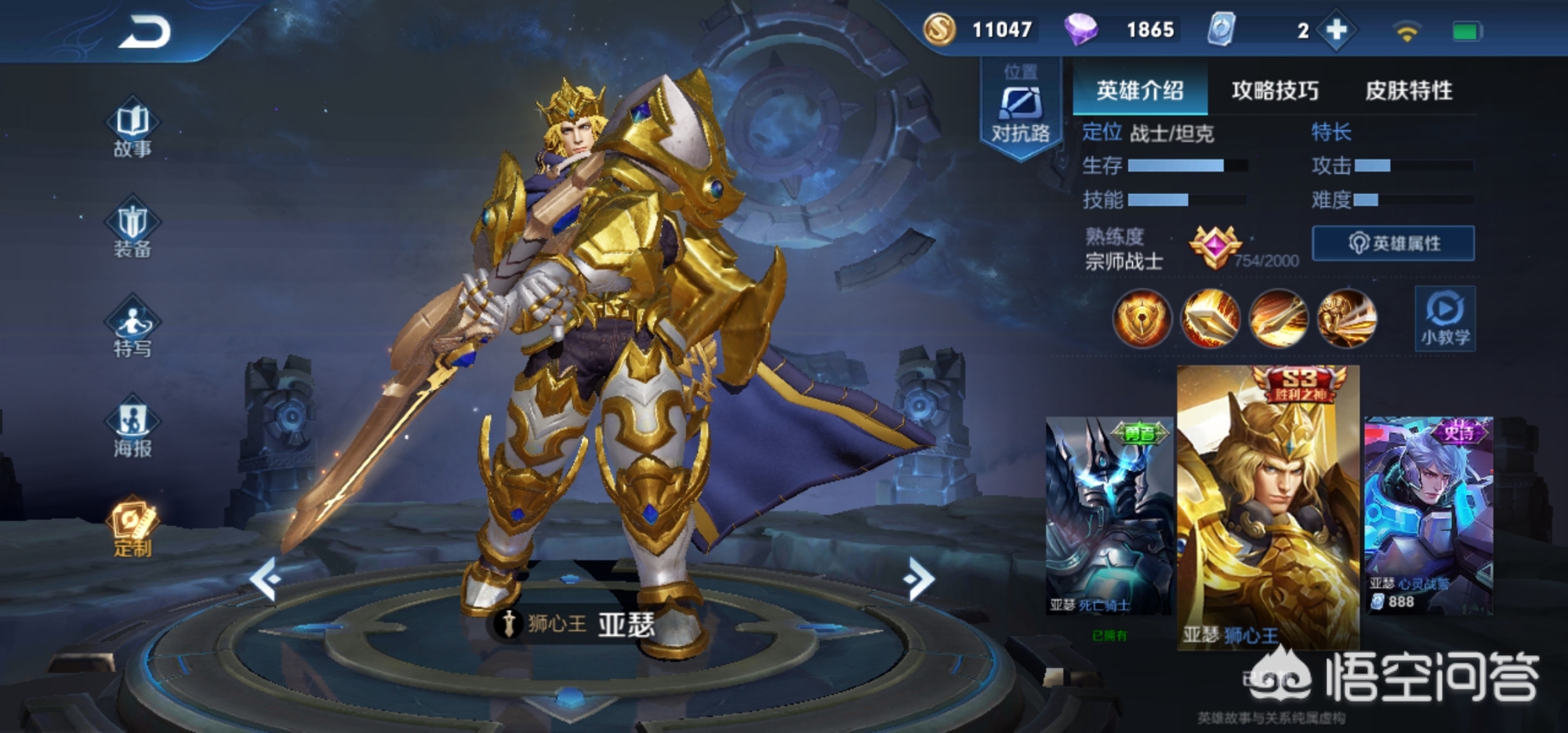Image resolution: width=1568 pixels, height=733 pixels.
Task: Show the next hero with right arrow
Action: point(918,579)
